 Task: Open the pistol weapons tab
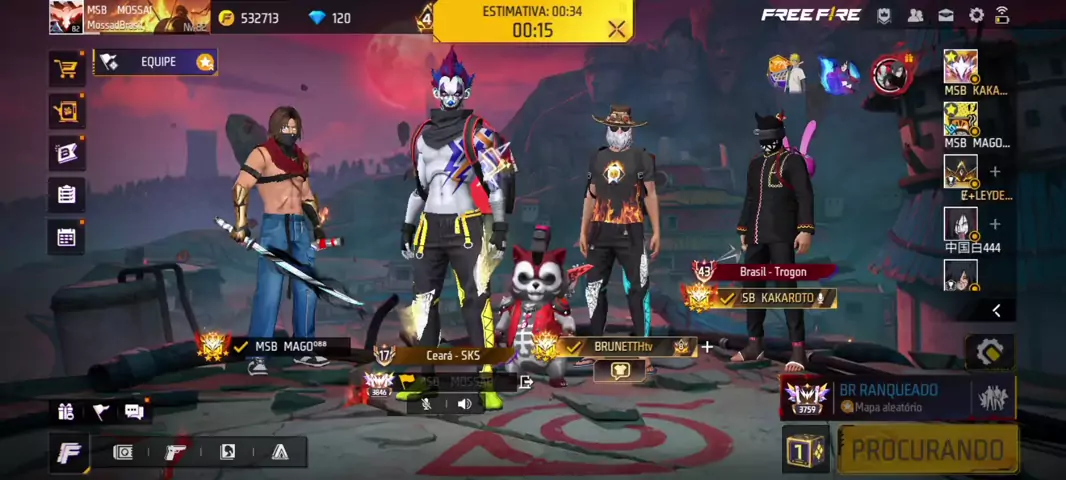tap(175, 452)
